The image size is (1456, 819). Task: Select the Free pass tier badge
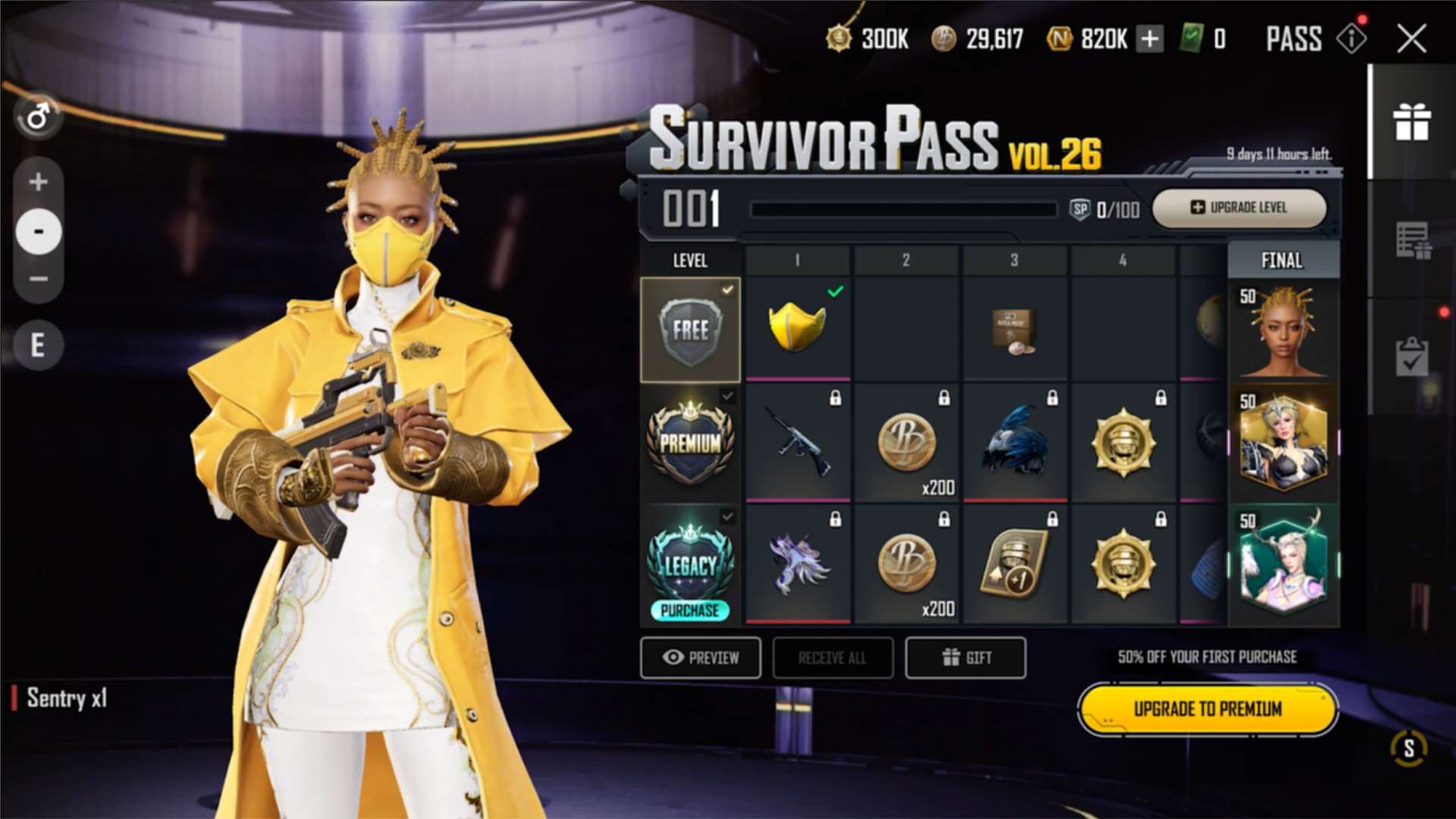point(690,329)
